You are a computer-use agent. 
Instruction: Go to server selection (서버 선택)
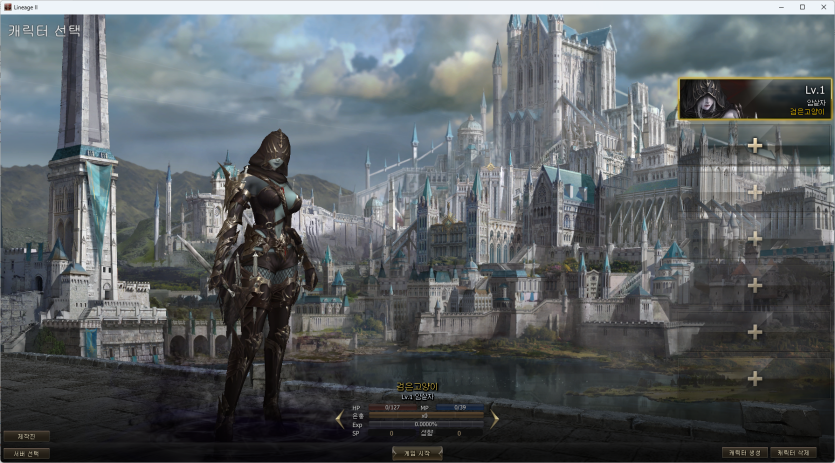pyautogui.click(x=27, y=453)
